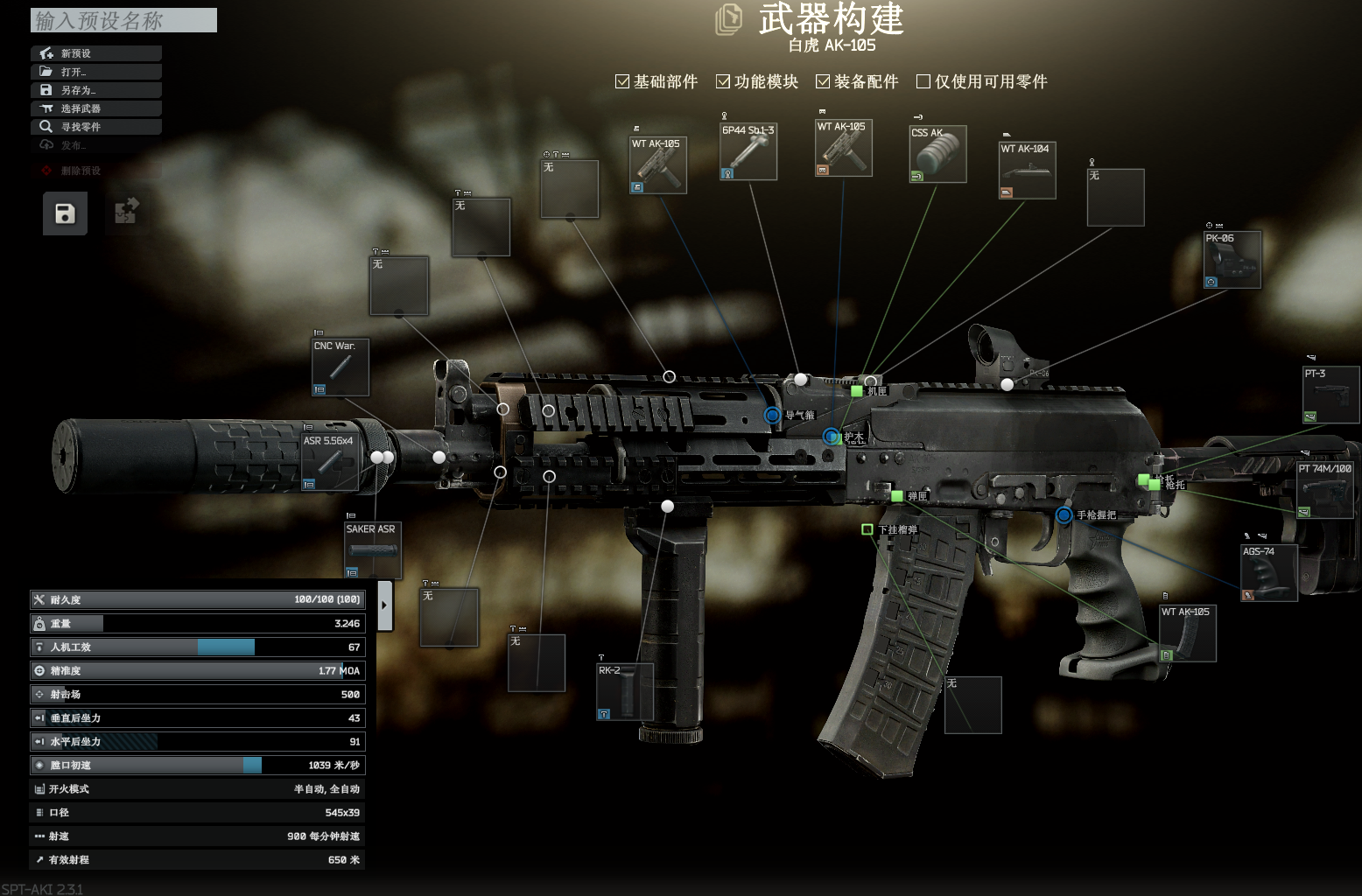Select the WT AK-104 part slot
The height and width of the screenshot is (896, 1362).
(1027, 171)
